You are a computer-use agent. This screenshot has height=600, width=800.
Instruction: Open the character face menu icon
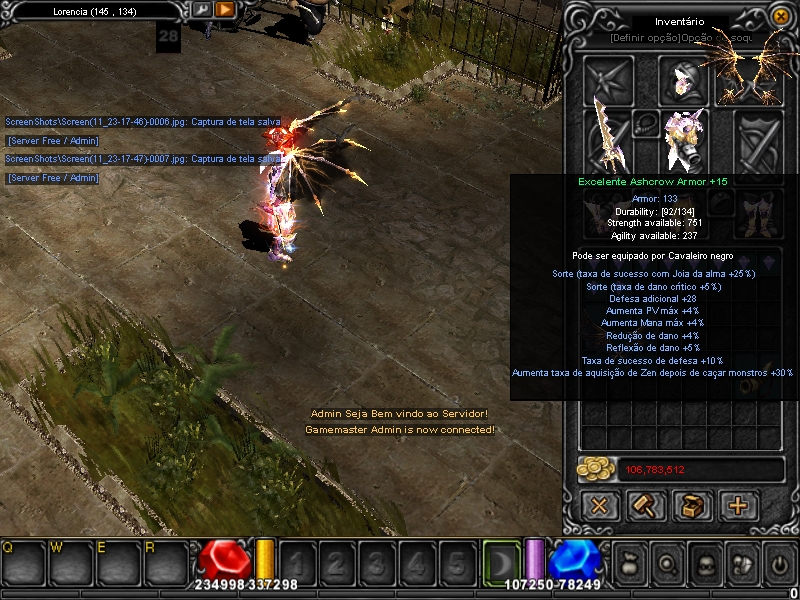pyautogui.click(x=704, y=564)
